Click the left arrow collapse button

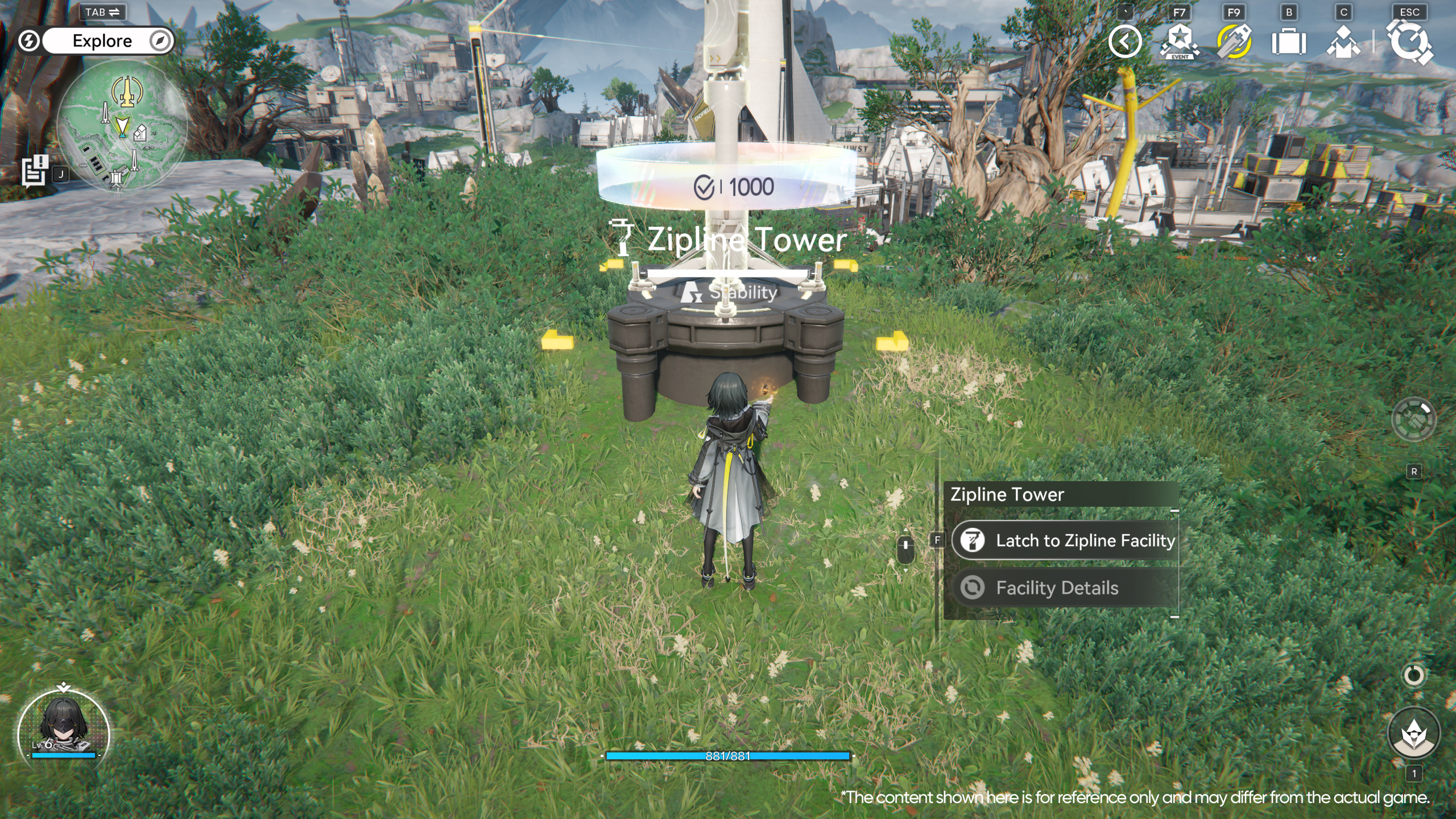tap(1124, 42)
